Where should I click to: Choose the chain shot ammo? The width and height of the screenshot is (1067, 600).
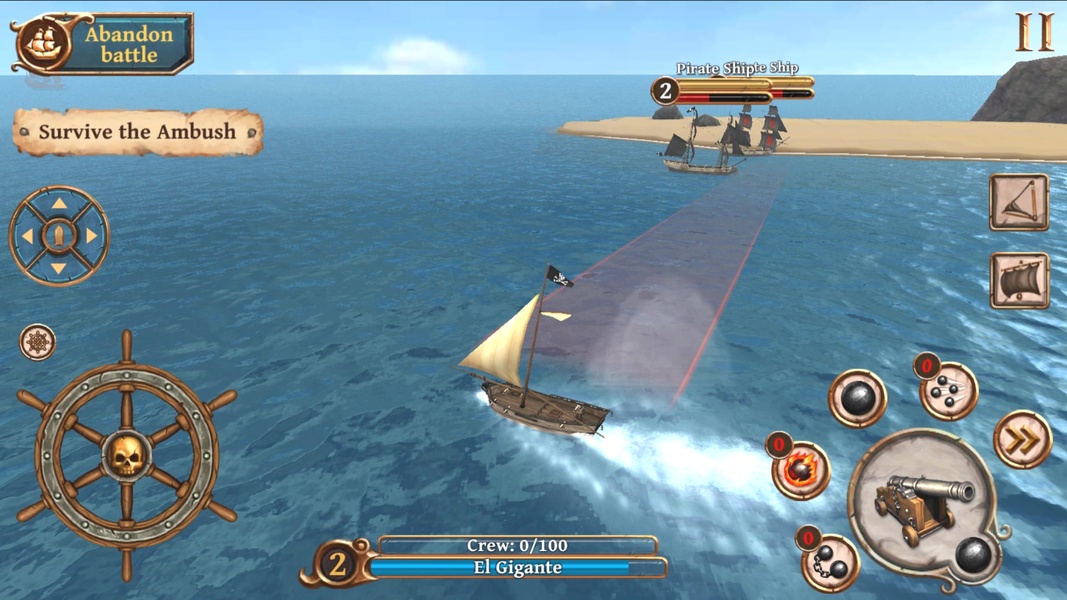tap(831, 563)
